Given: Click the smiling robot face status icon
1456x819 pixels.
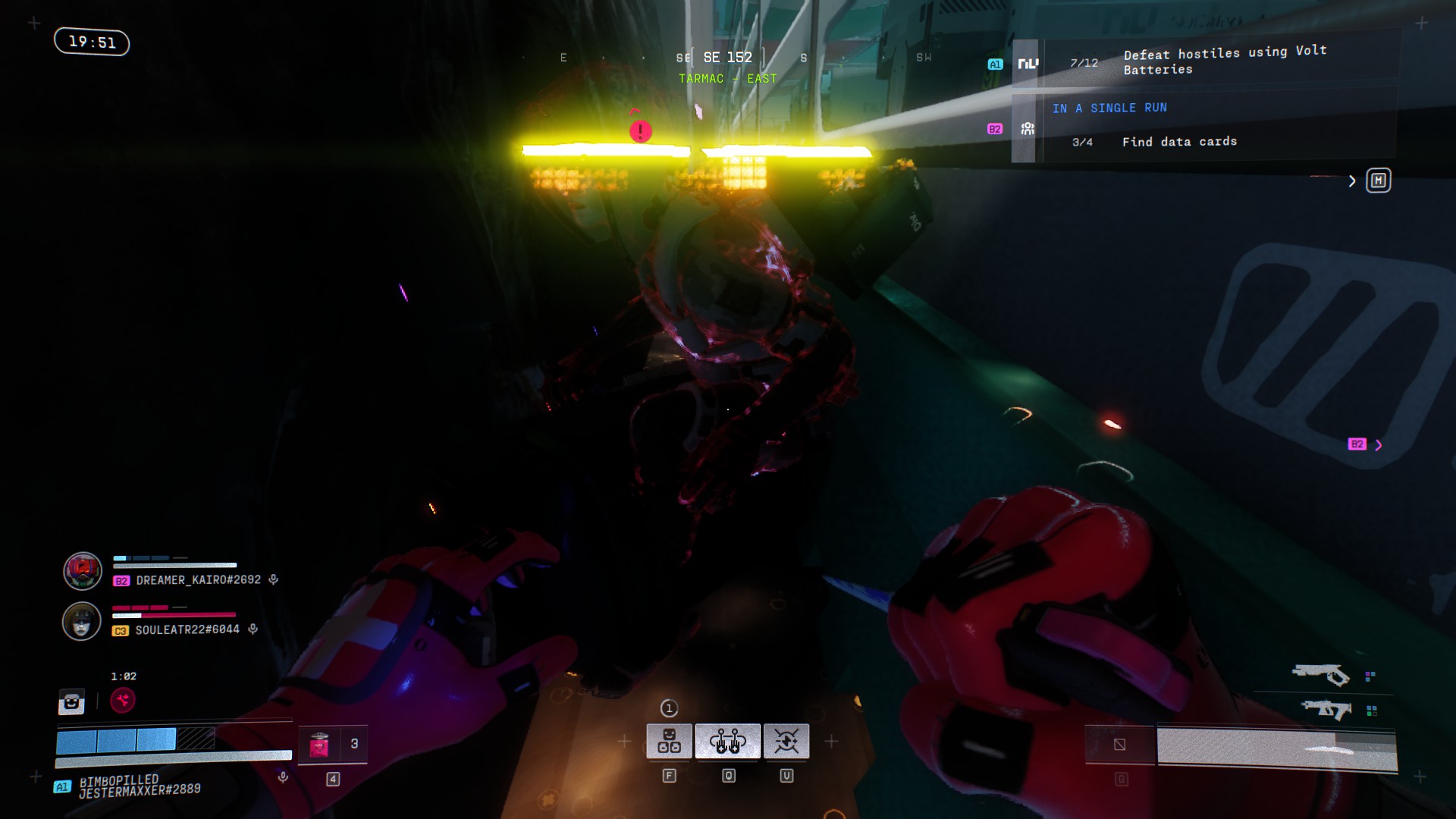Looking at the screenshot, I should tap(71, 702).
